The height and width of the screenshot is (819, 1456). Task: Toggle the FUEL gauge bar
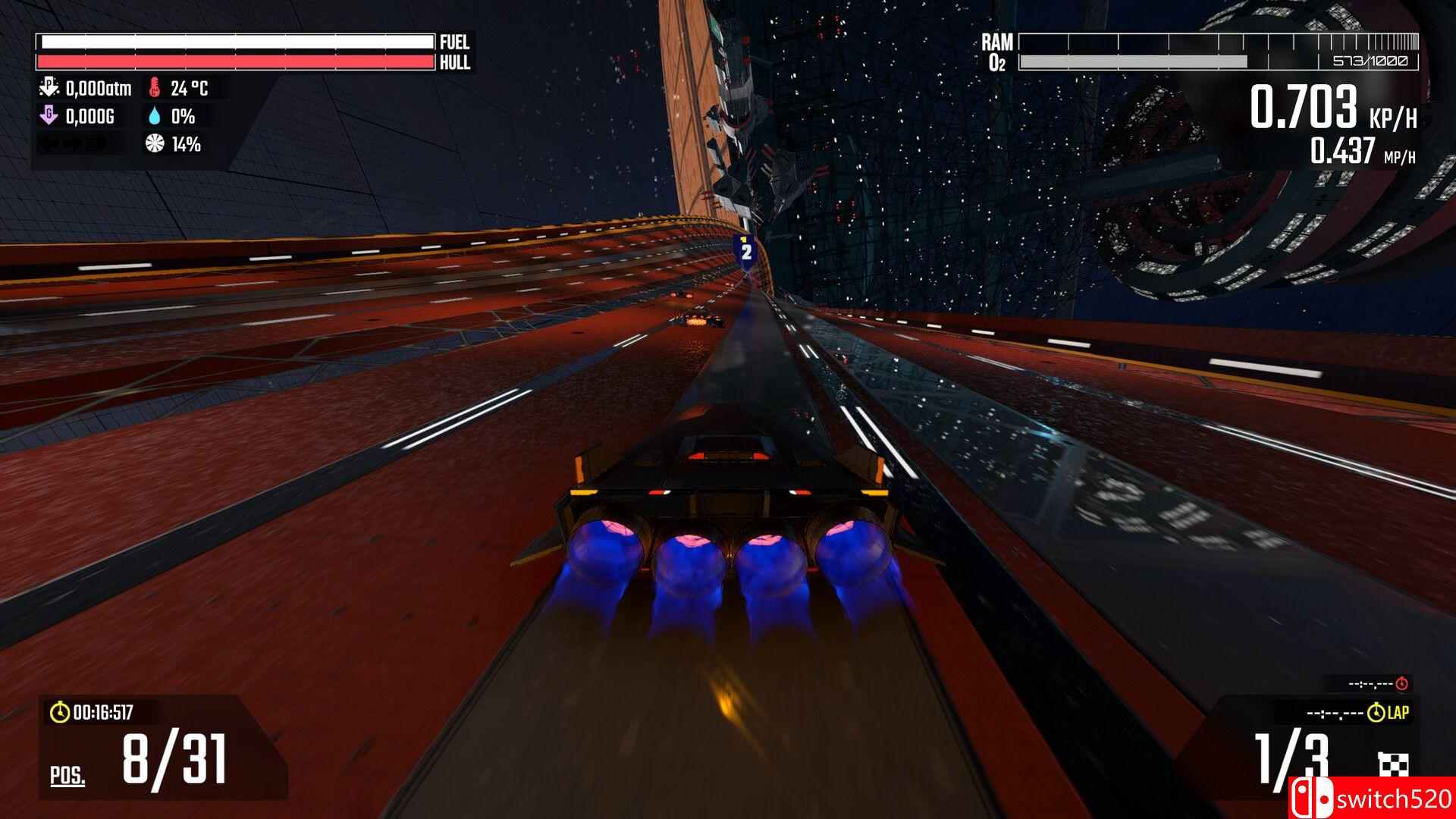[235, 41]
